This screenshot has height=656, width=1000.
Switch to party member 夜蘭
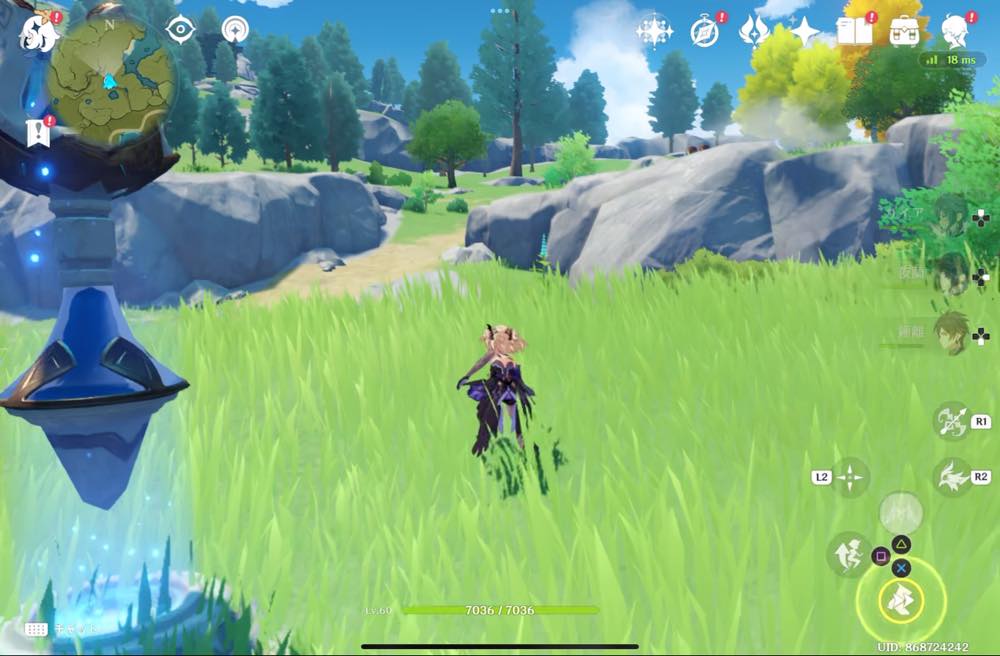pyautogui.click(x=948, y=273)
